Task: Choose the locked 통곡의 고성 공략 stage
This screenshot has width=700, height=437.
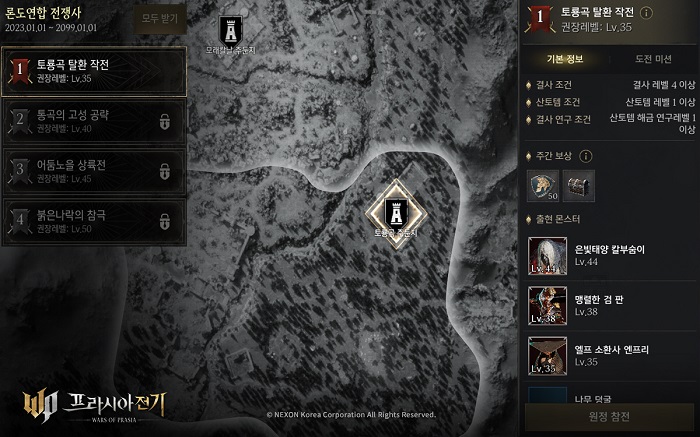Action: [x=93, y=121]
